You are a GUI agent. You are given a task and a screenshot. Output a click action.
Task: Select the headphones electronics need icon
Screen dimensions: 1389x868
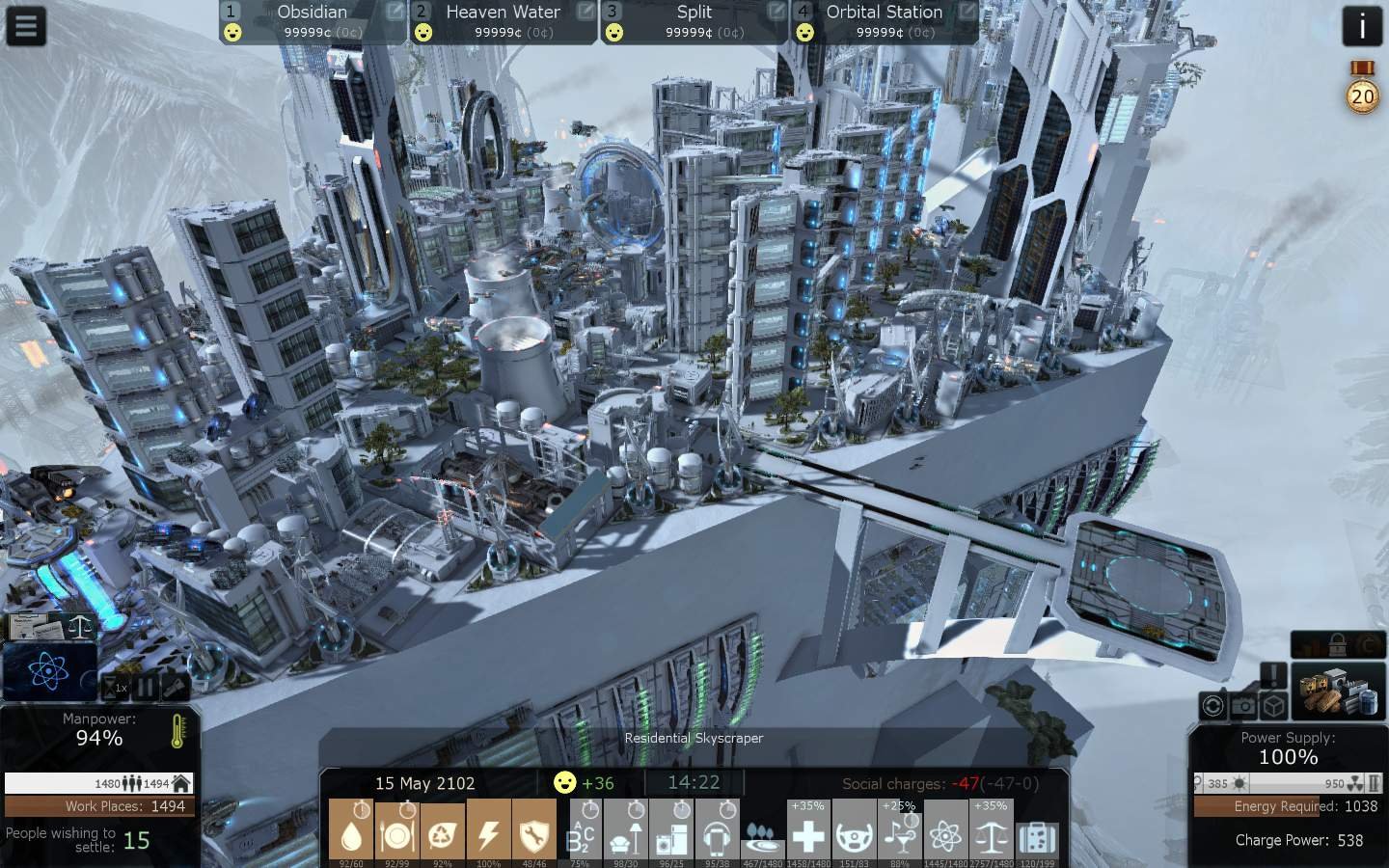coord(717,835)
